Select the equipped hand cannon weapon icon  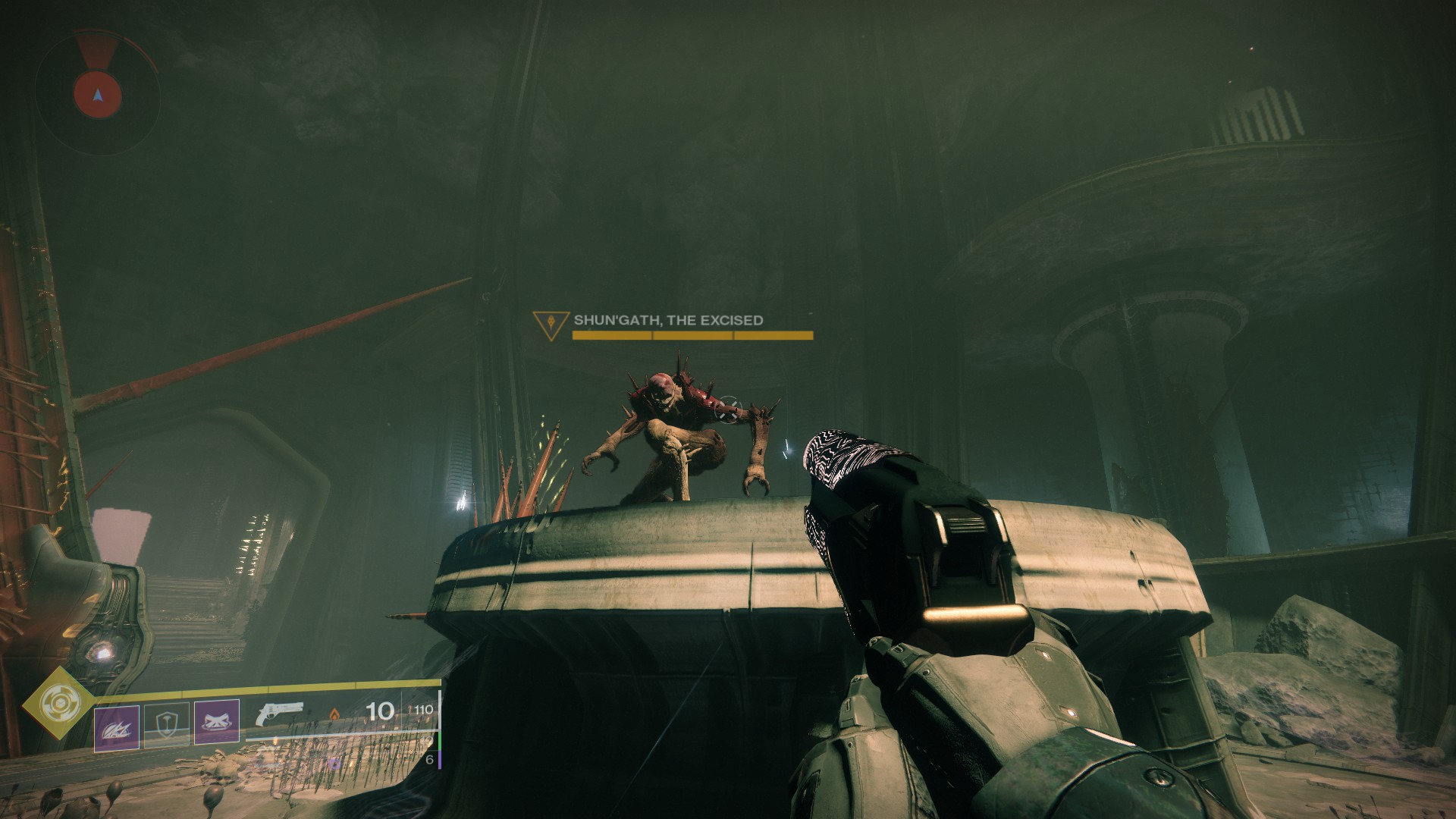pos(280,716)
